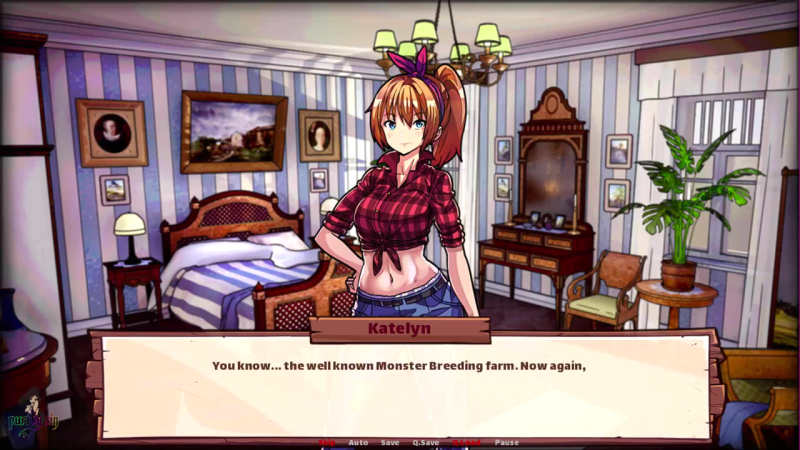Advance Katelyn's dialogue text box
The width and height of the screenshot is (800, 450).
[x=400, y=385]
